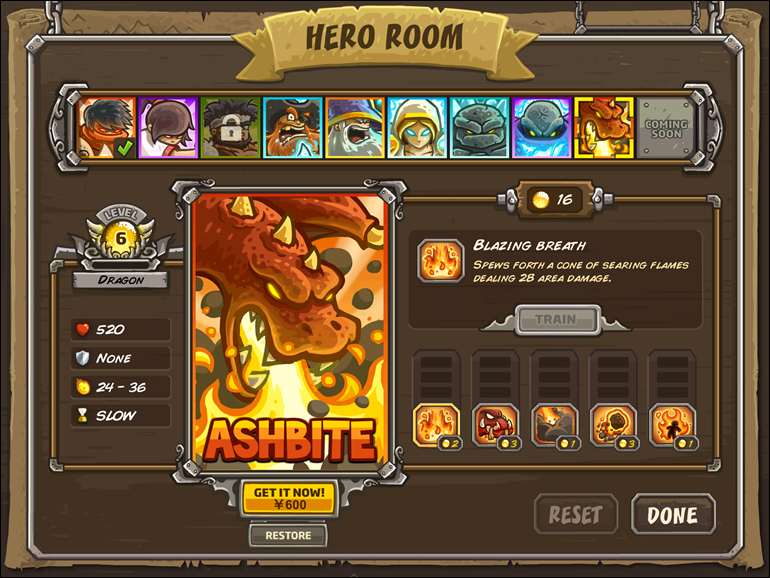The image size is (770, 578).
Task: Select the flames Blazing Breath skill icon
Action: coord(436,424)
